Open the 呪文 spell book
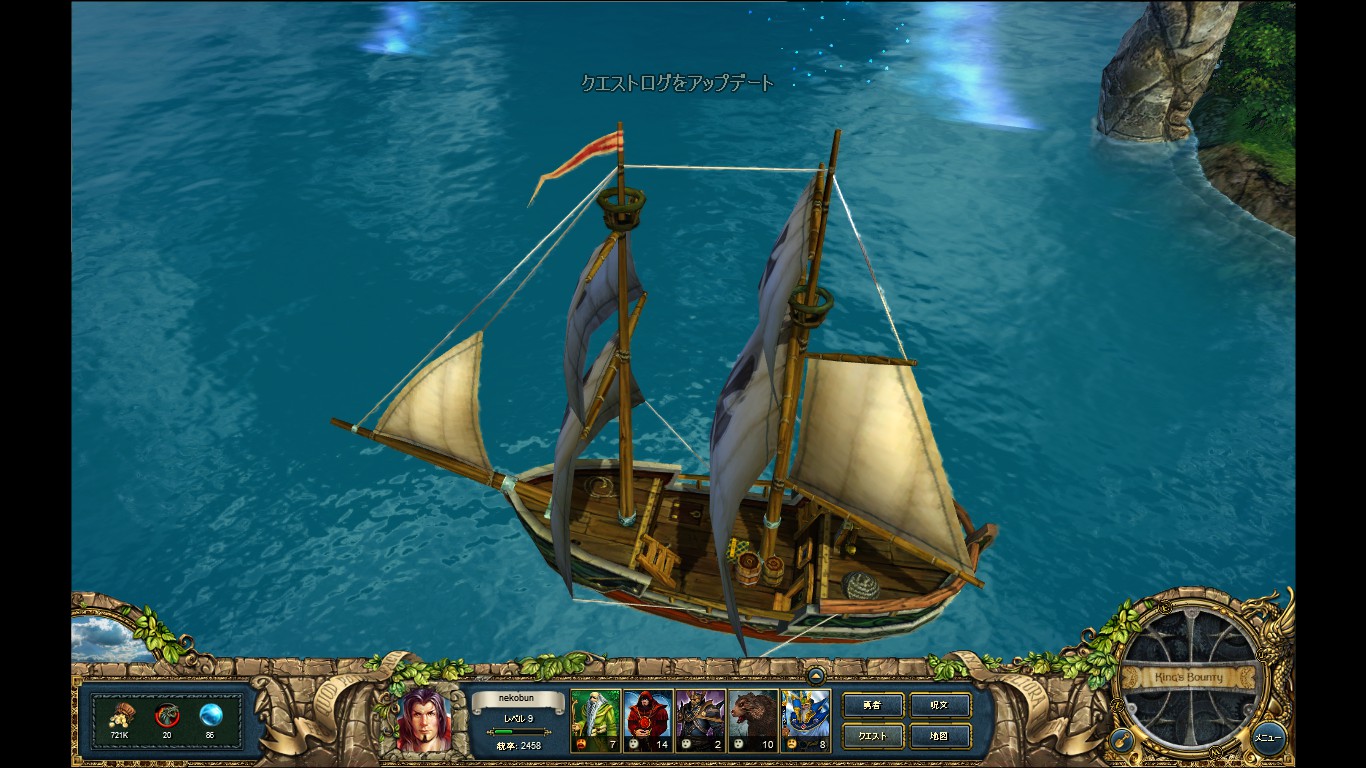This screenshot has width=1366, height=768. [939, 705]
